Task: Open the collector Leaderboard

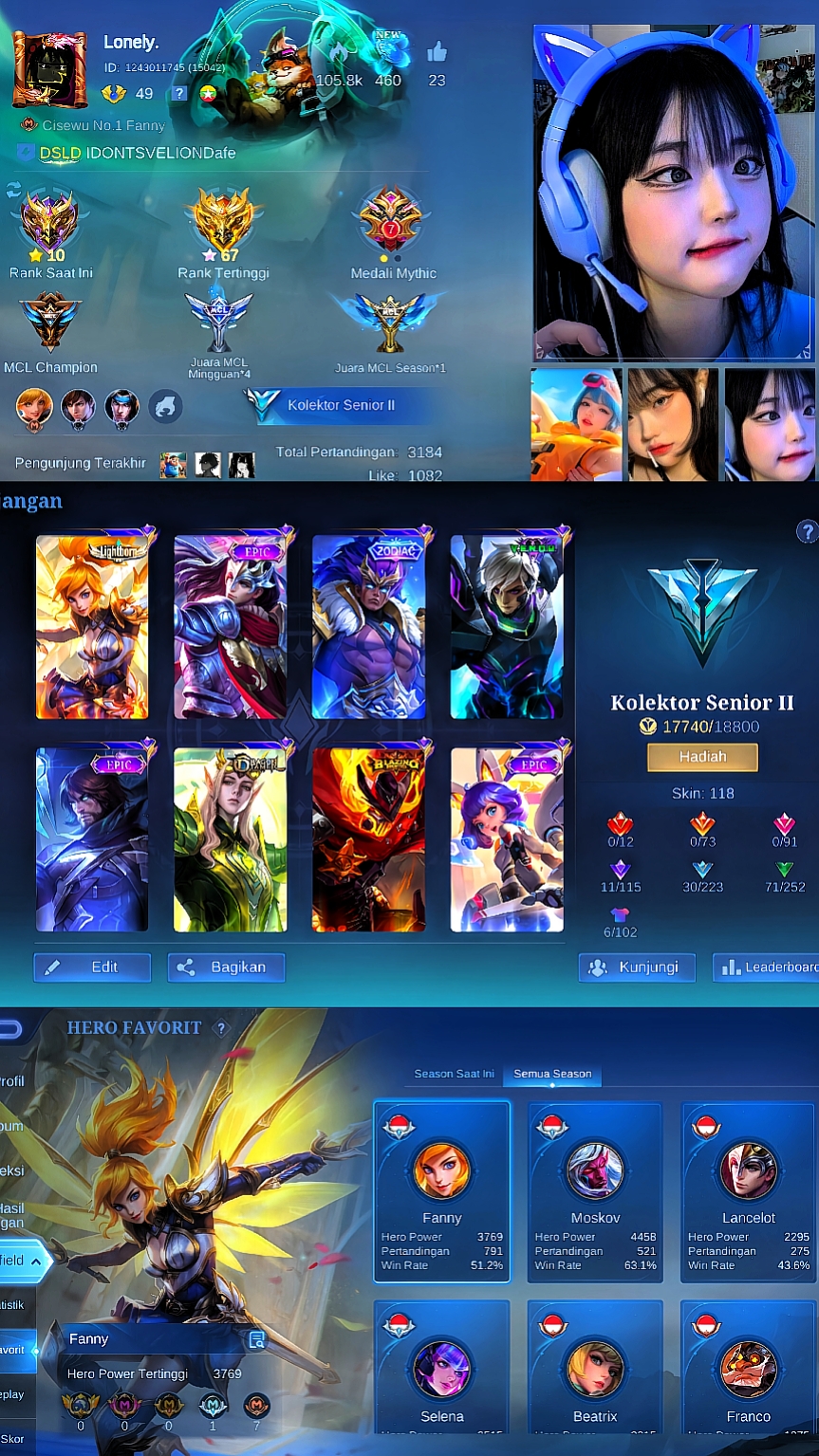Action: [x=767, y=968]
